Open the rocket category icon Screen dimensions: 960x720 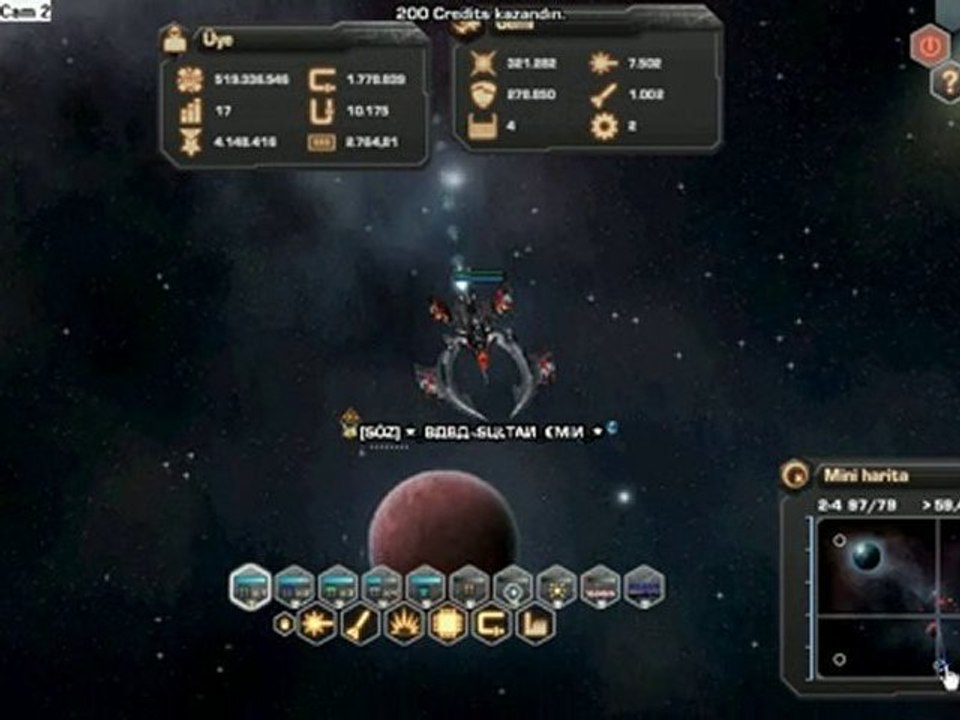[360, 625]
